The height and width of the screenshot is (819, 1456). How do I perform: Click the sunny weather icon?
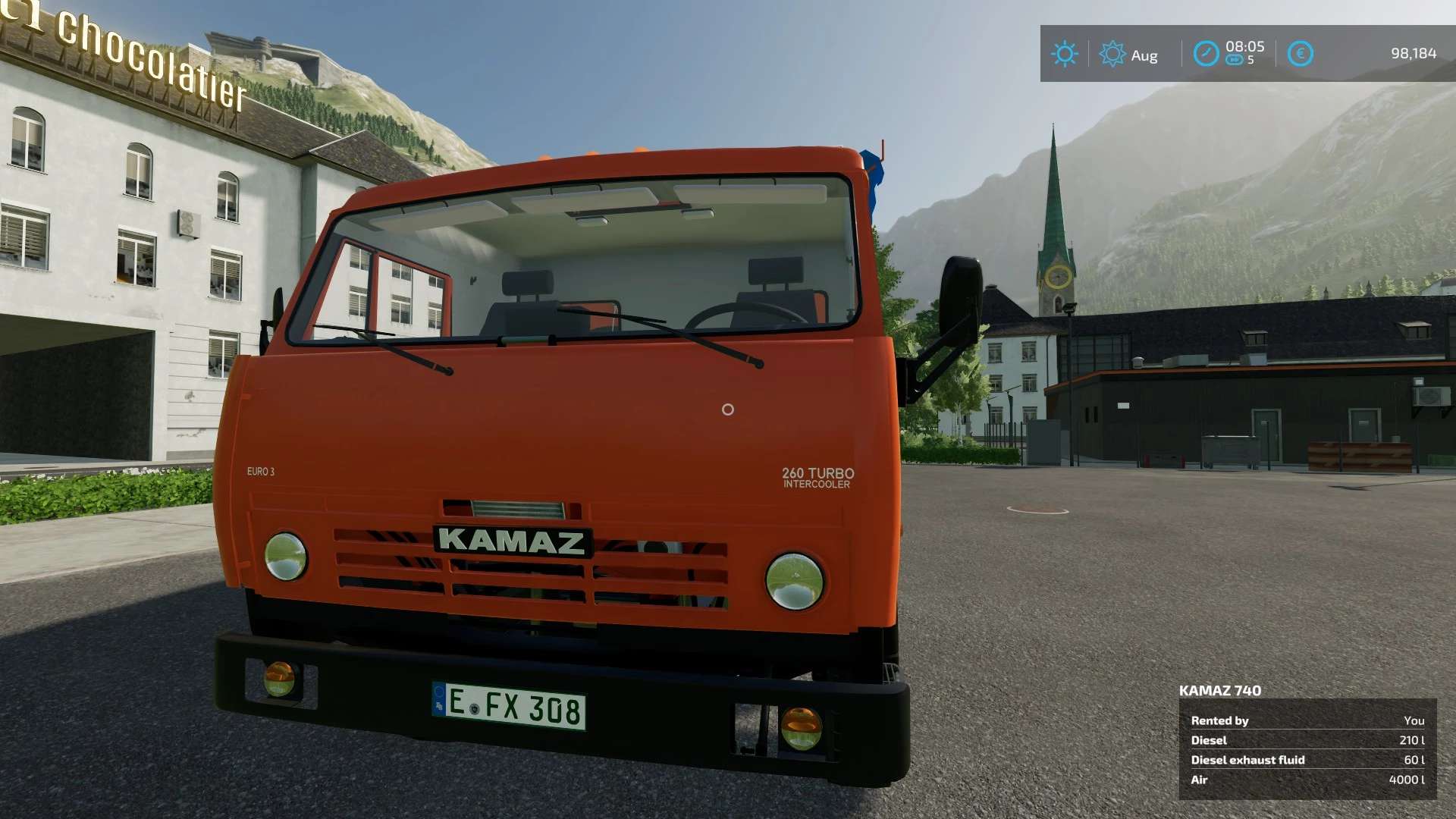click(1064, 54)
